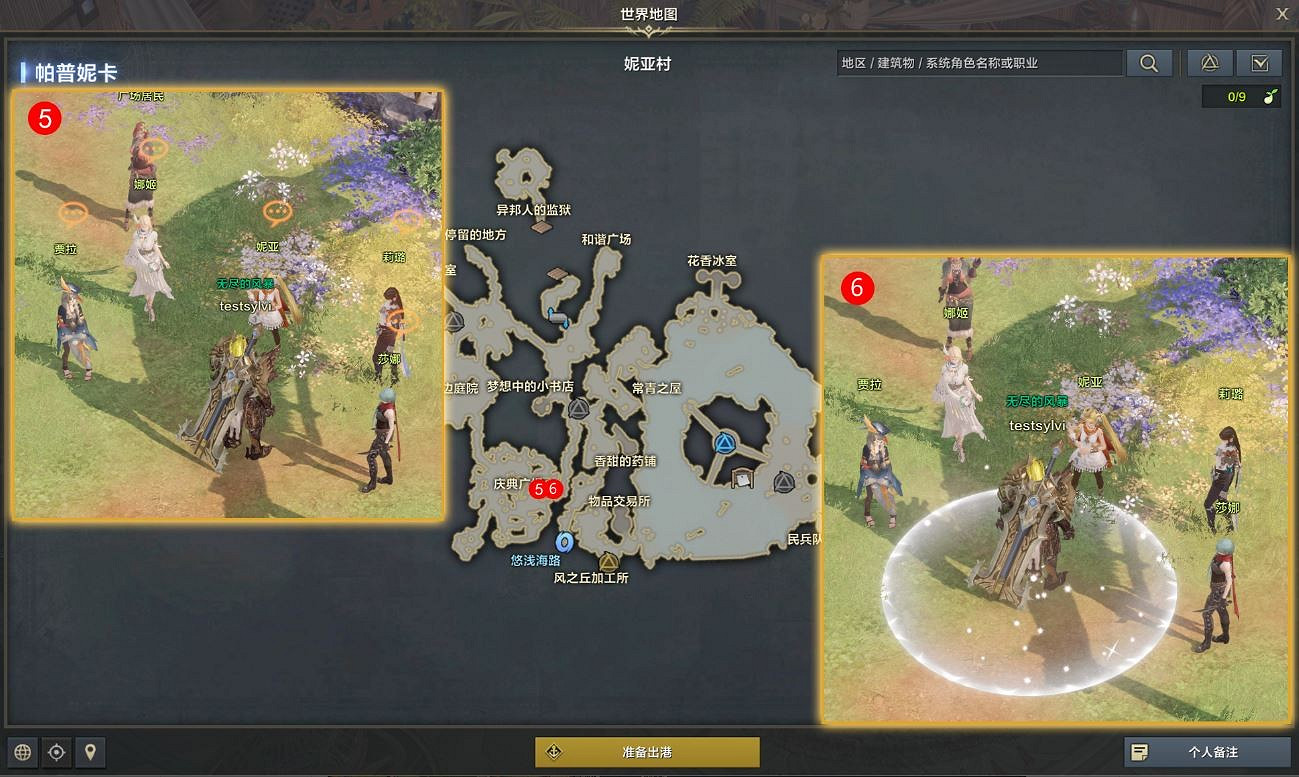1299x777 pixels.
Task: Click the red 5 marker on 庆典广场
Action: pyautogui.click(x=536, y=489)
